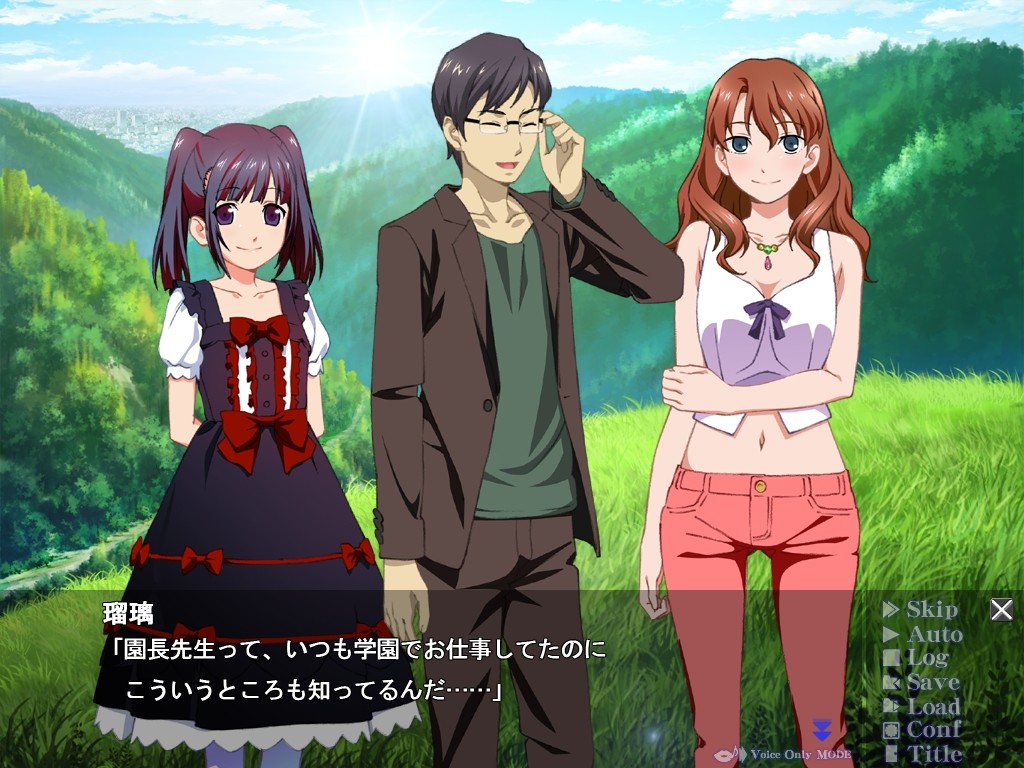
Task: Open the Conf settings screen
Action: pyautogui.click(x=922, y=730)
